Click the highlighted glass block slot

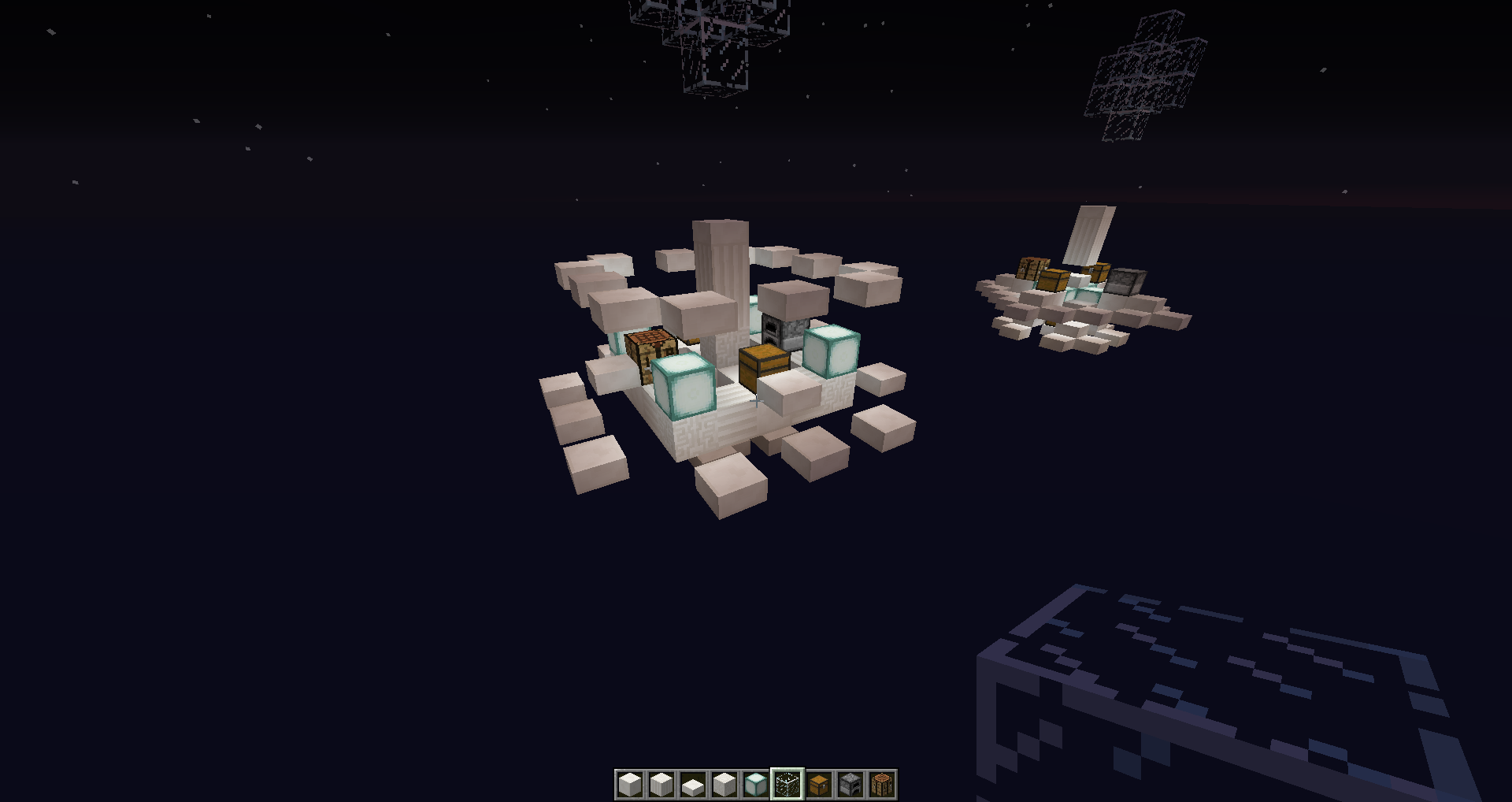[787, 785]
